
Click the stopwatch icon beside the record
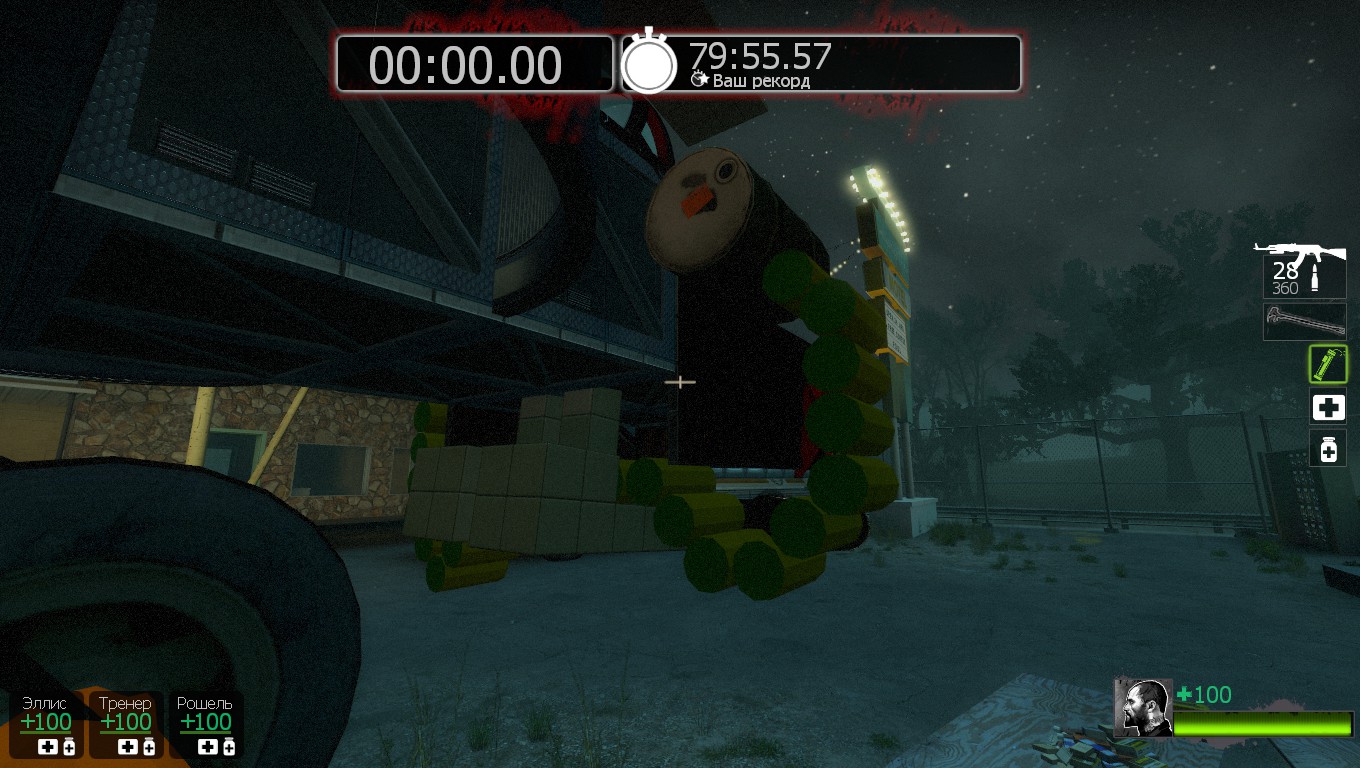tap(649, 63)
